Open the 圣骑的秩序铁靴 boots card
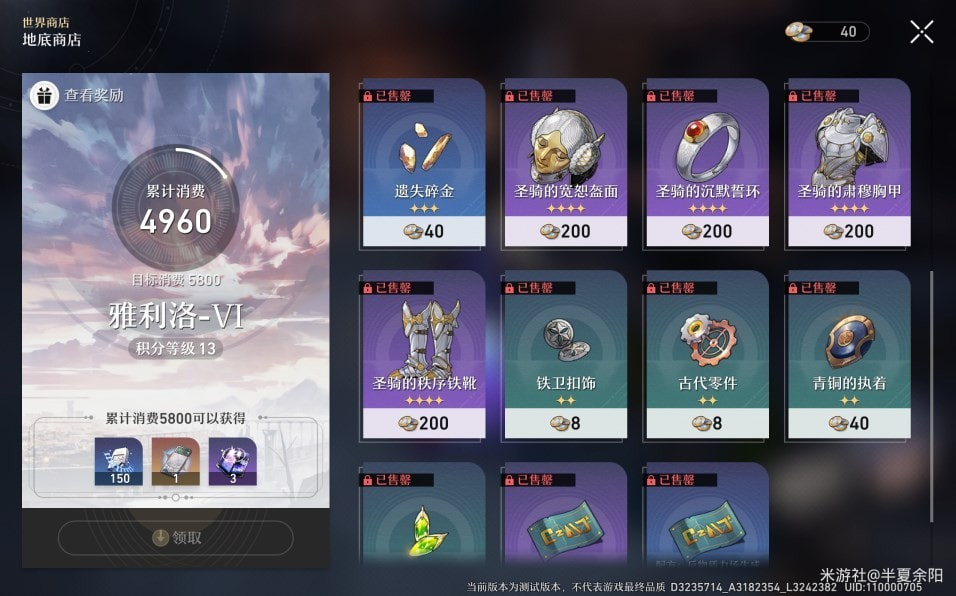 pyautogui.click(x=424, y=356)
